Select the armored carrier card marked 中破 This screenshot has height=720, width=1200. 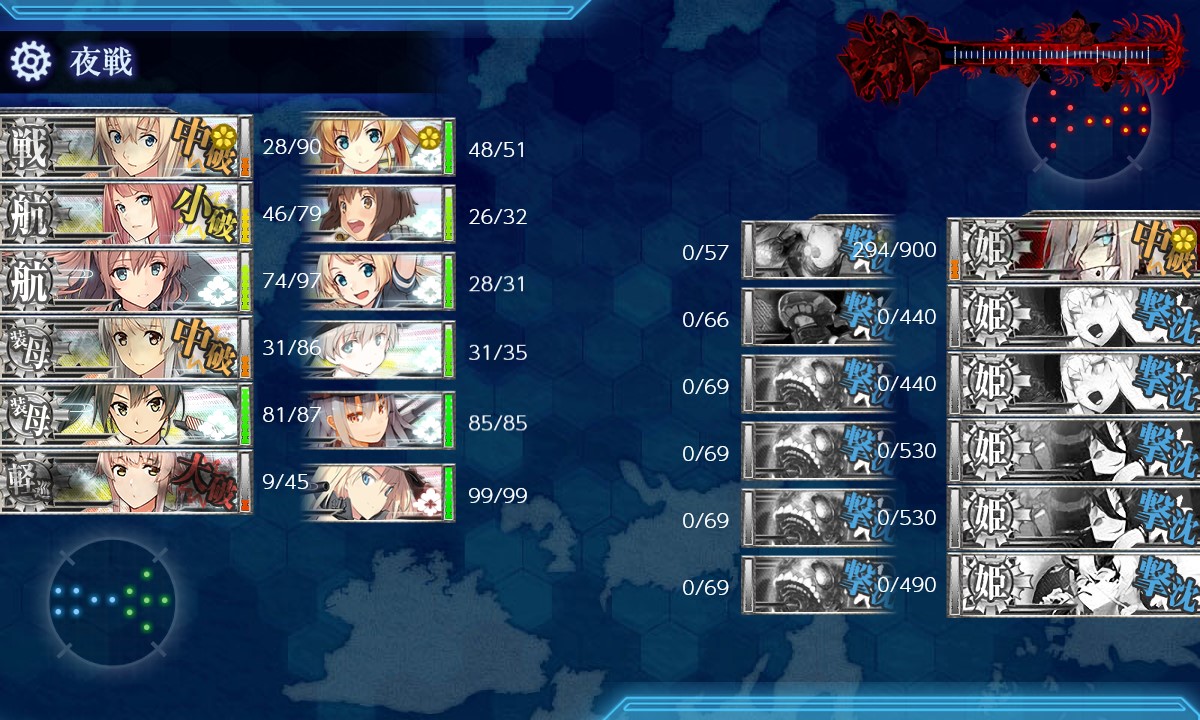[125, 348]
